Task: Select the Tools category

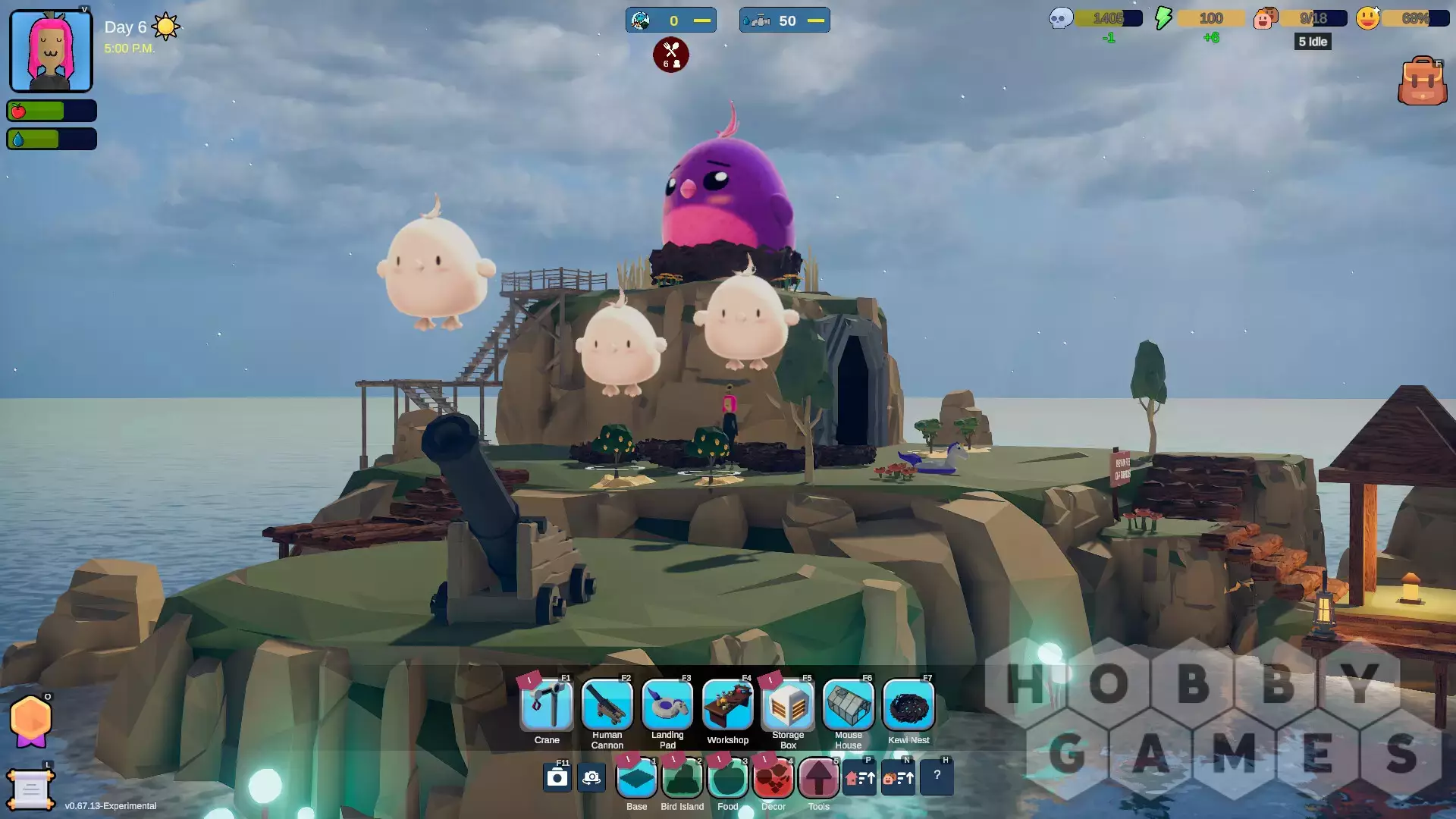Action: (819, 778)
